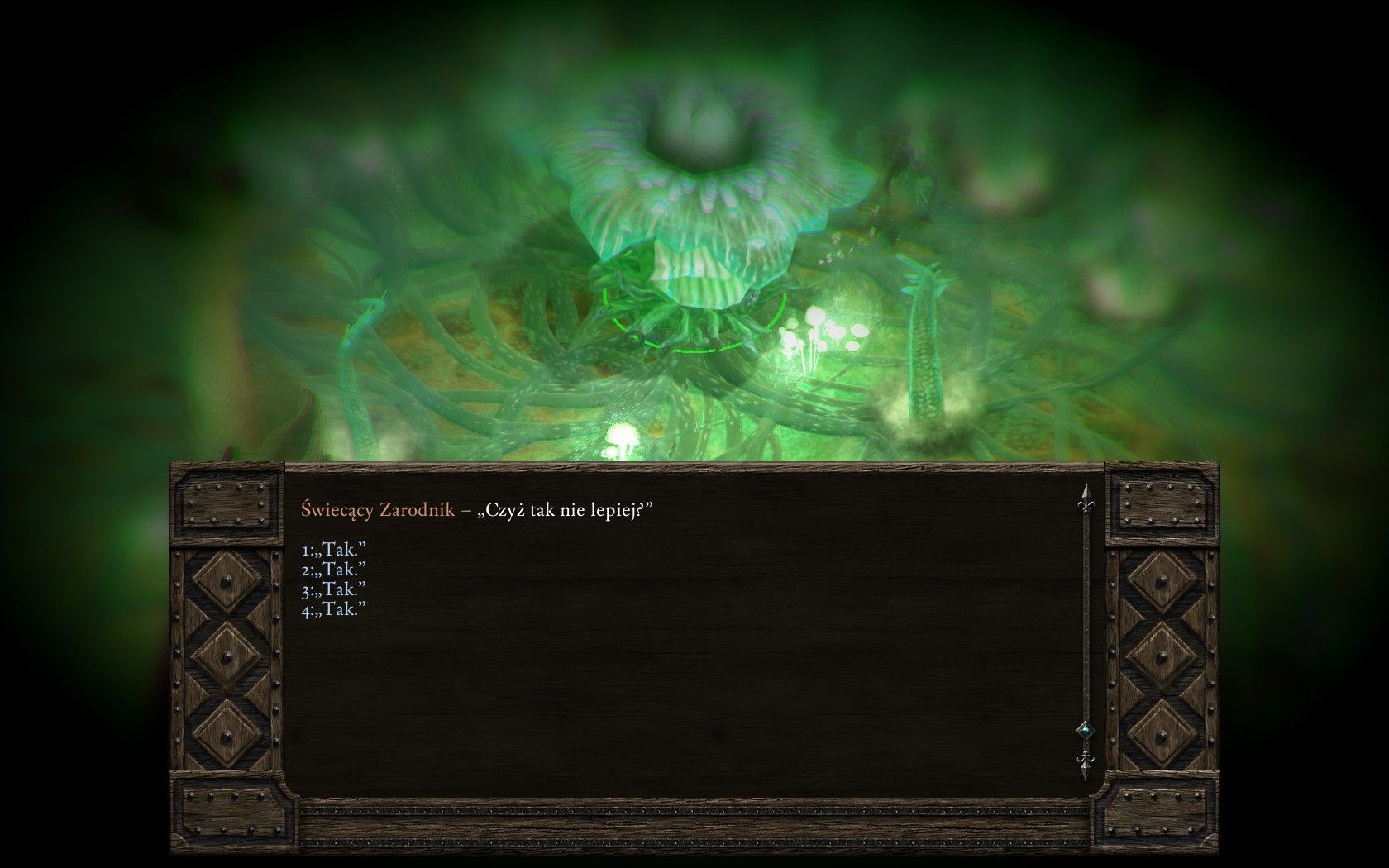The width and height of the screenshot is (1389, 868).
Task: Pick dialogue response 3 "Tak."
Action: click(334, 589)
